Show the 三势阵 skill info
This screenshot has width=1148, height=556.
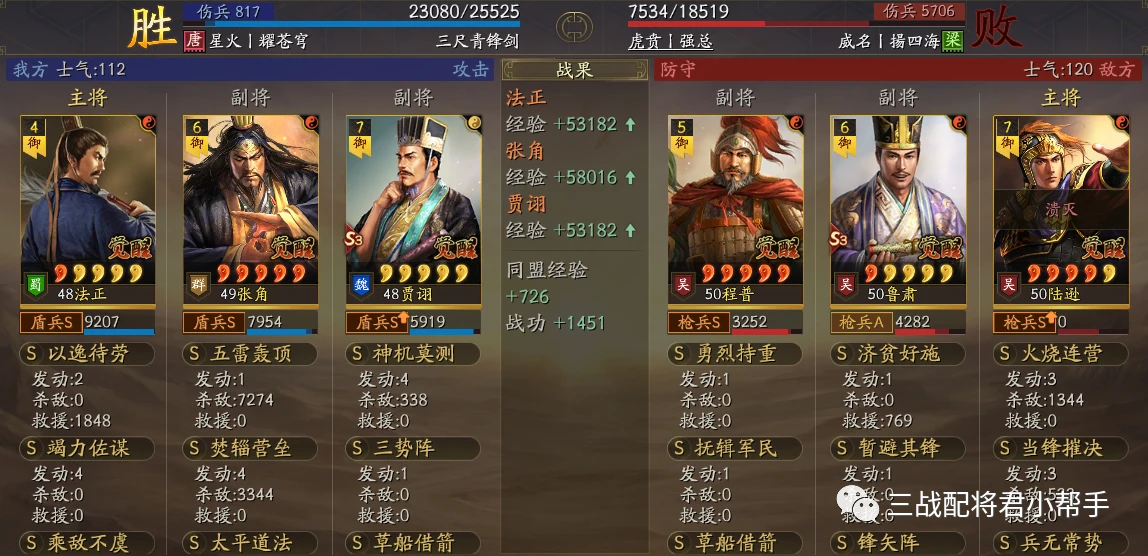[413, 448]
